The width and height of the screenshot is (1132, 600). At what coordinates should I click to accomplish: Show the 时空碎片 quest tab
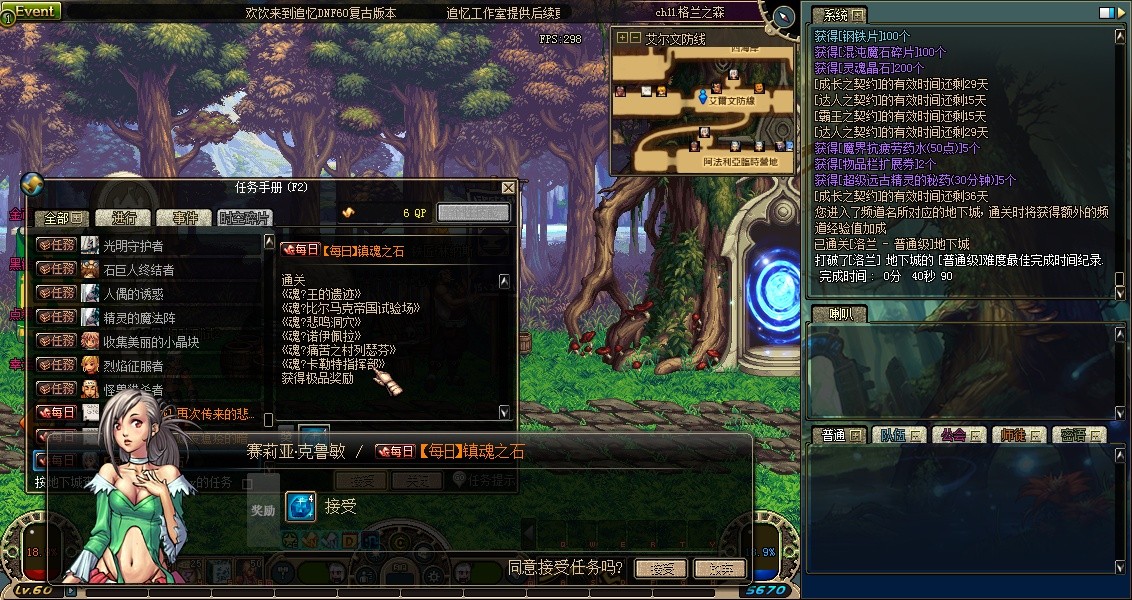click(243, 218)
